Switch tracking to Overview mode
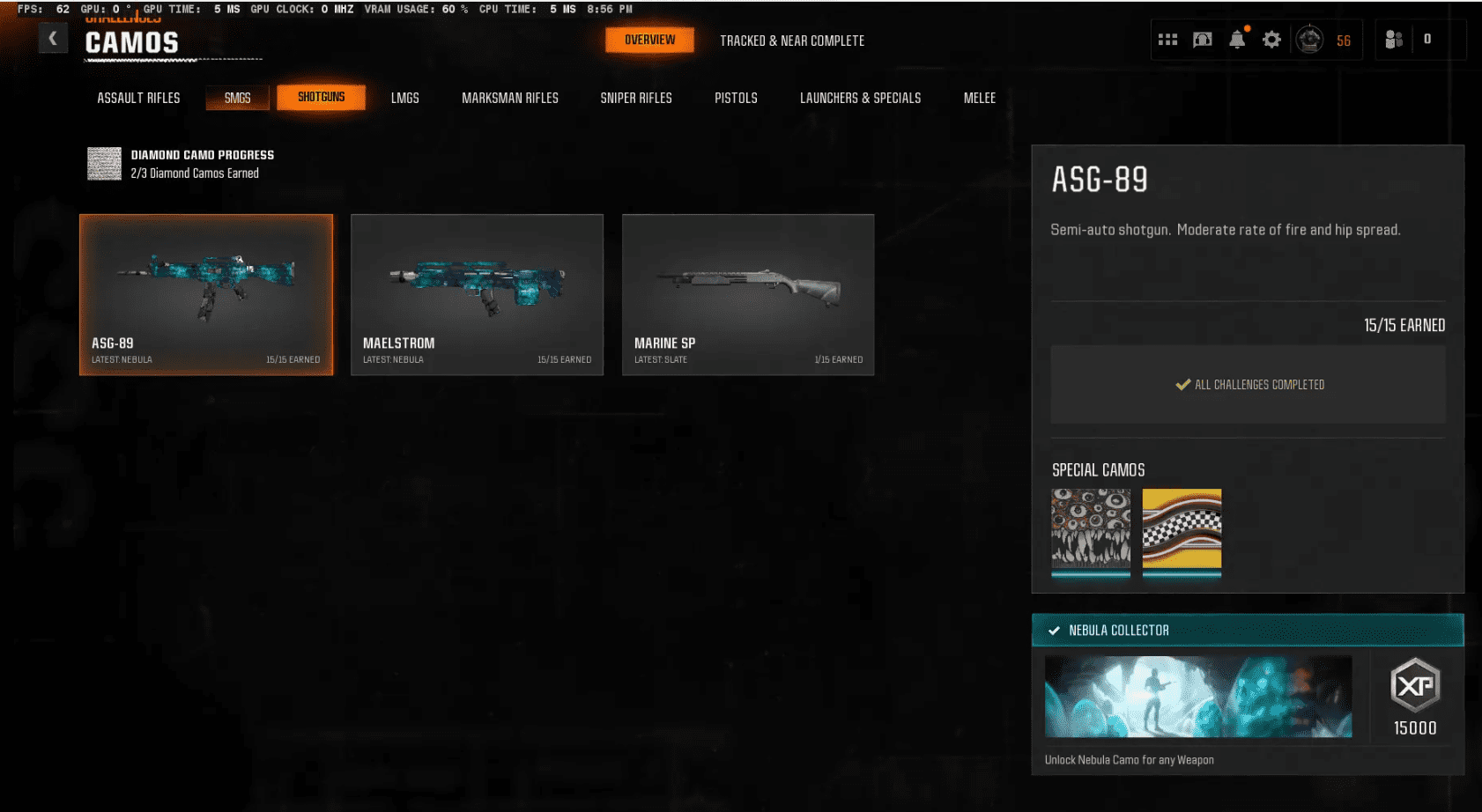 click(649, 40)
